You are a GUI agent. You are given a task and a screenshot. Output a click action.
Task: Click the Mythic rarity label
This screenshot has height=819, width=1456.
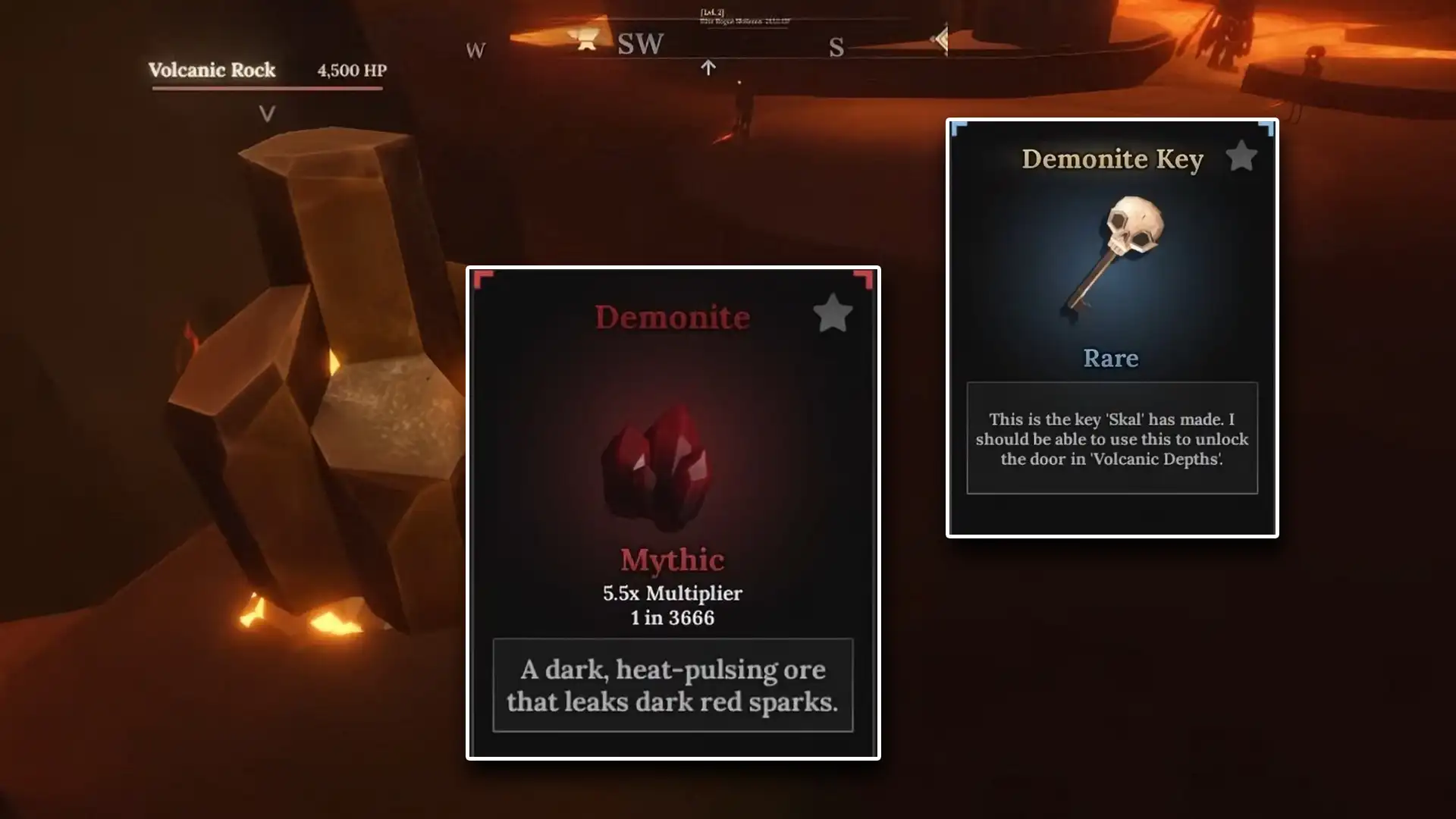(670, 560)
